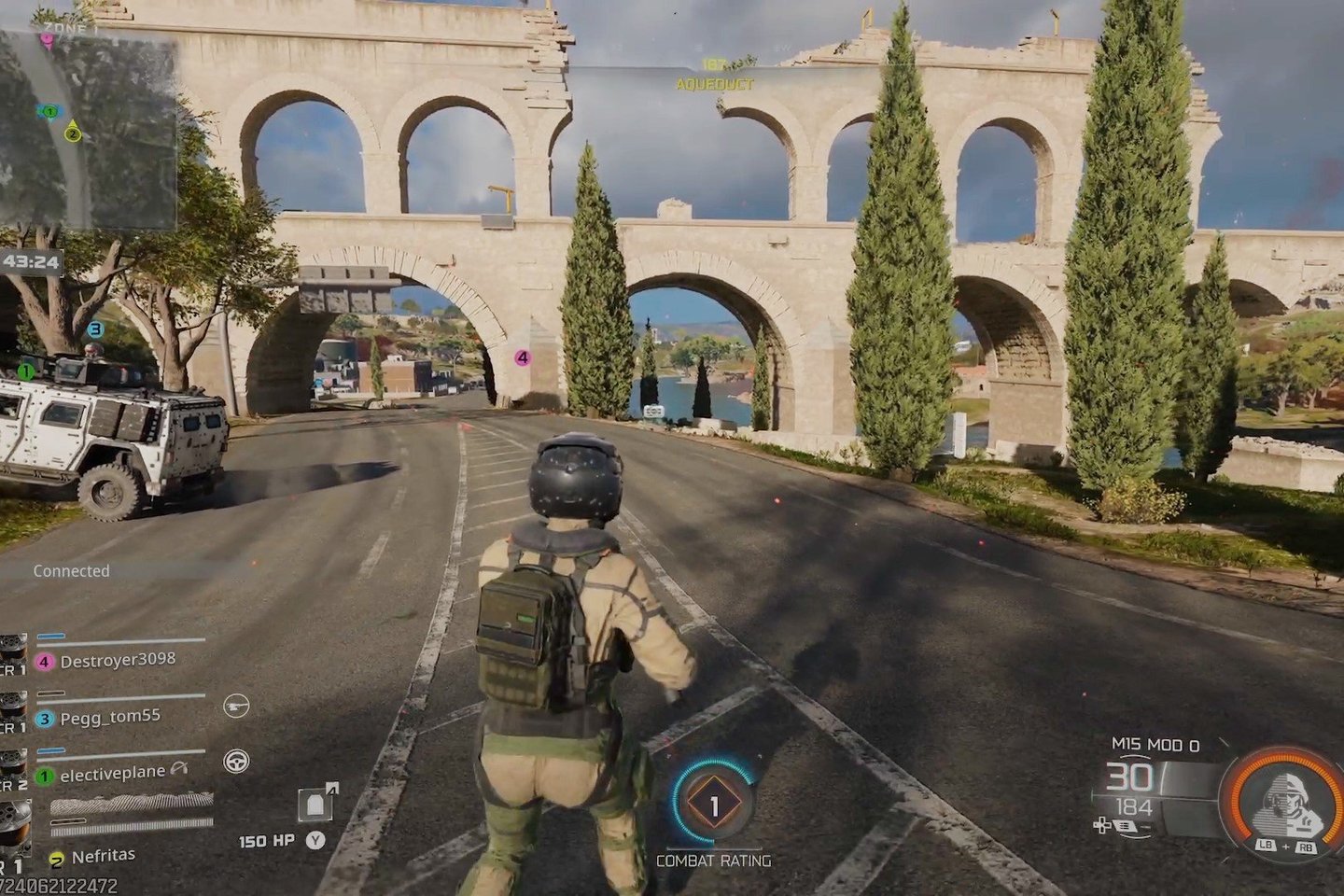1344x896 pixels.
Task: Select your own entry Nefritas
Action: click(103, 856)
